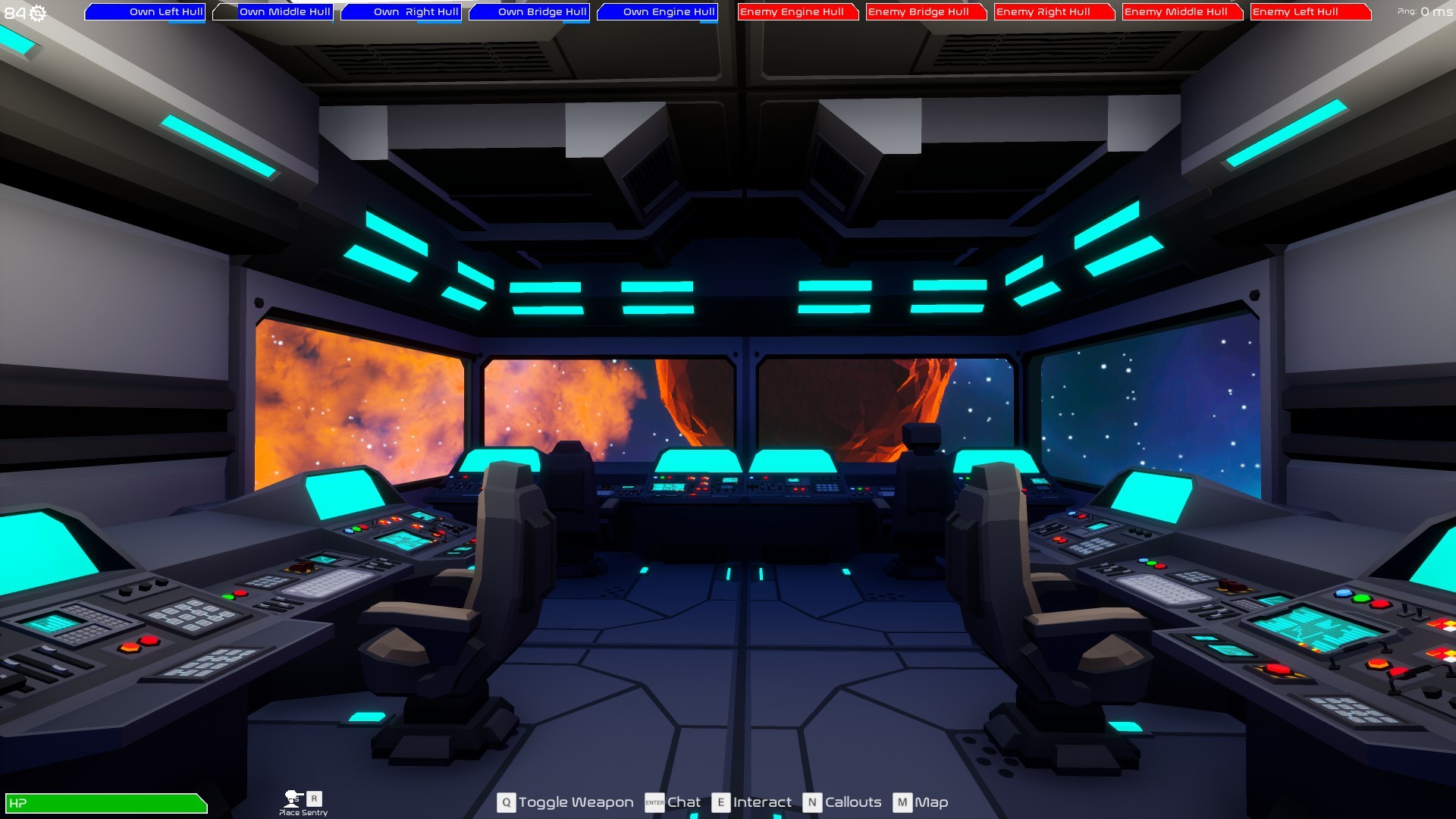The height and width of the screenshot is (819, 1456).
Task: Click the Ping 0 ms readout
Action: tap(1425, 12)
